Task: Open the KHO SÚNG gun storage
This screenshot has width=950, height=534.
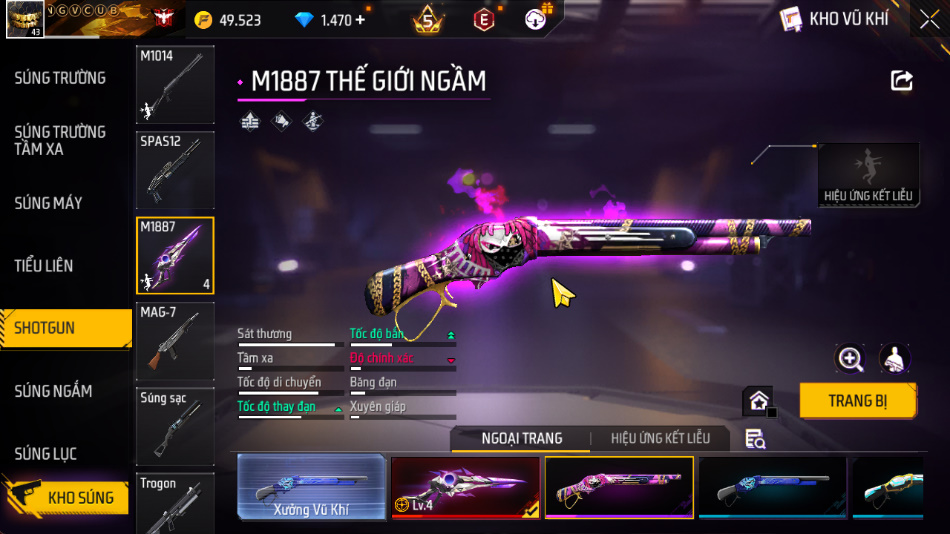Action: [x=70, y=497]
